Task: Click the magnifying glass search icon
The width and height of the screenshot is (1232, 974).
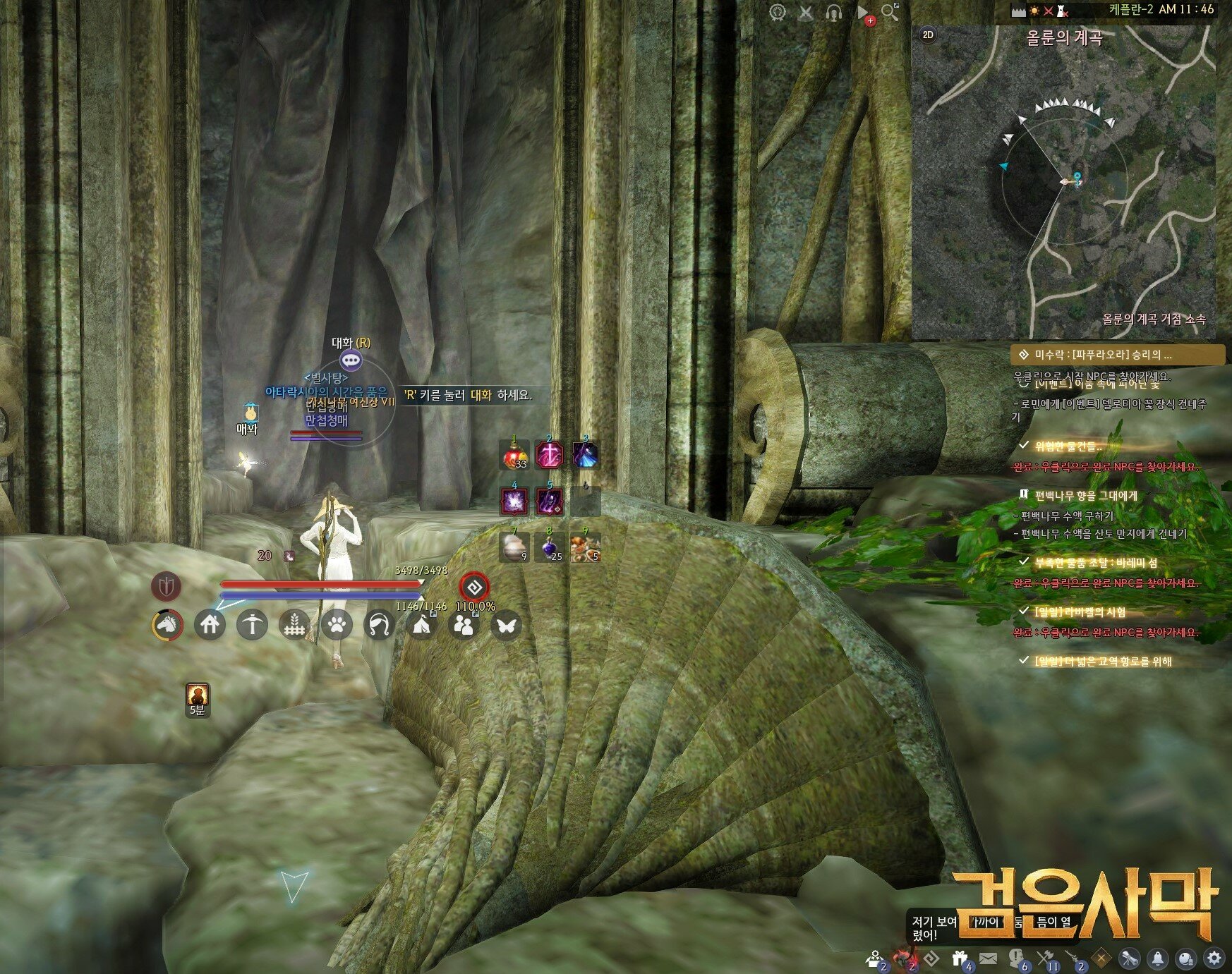Action: click(x=890, y=12)
